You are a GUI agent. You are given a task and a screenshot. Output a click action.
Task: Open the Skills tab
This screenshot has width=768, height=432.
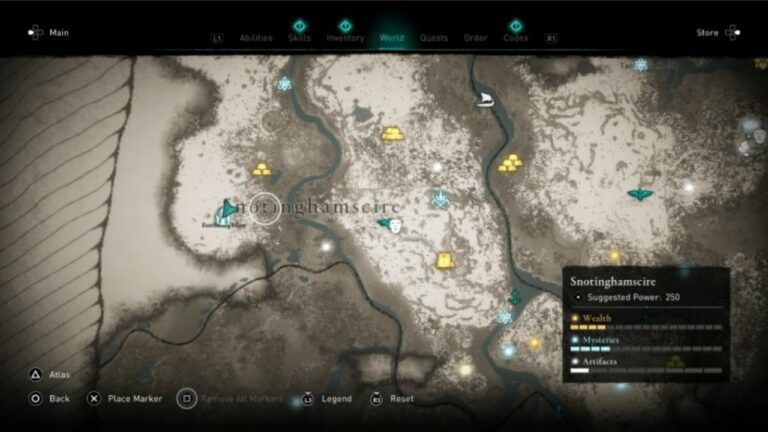click(x=298, y=38)
